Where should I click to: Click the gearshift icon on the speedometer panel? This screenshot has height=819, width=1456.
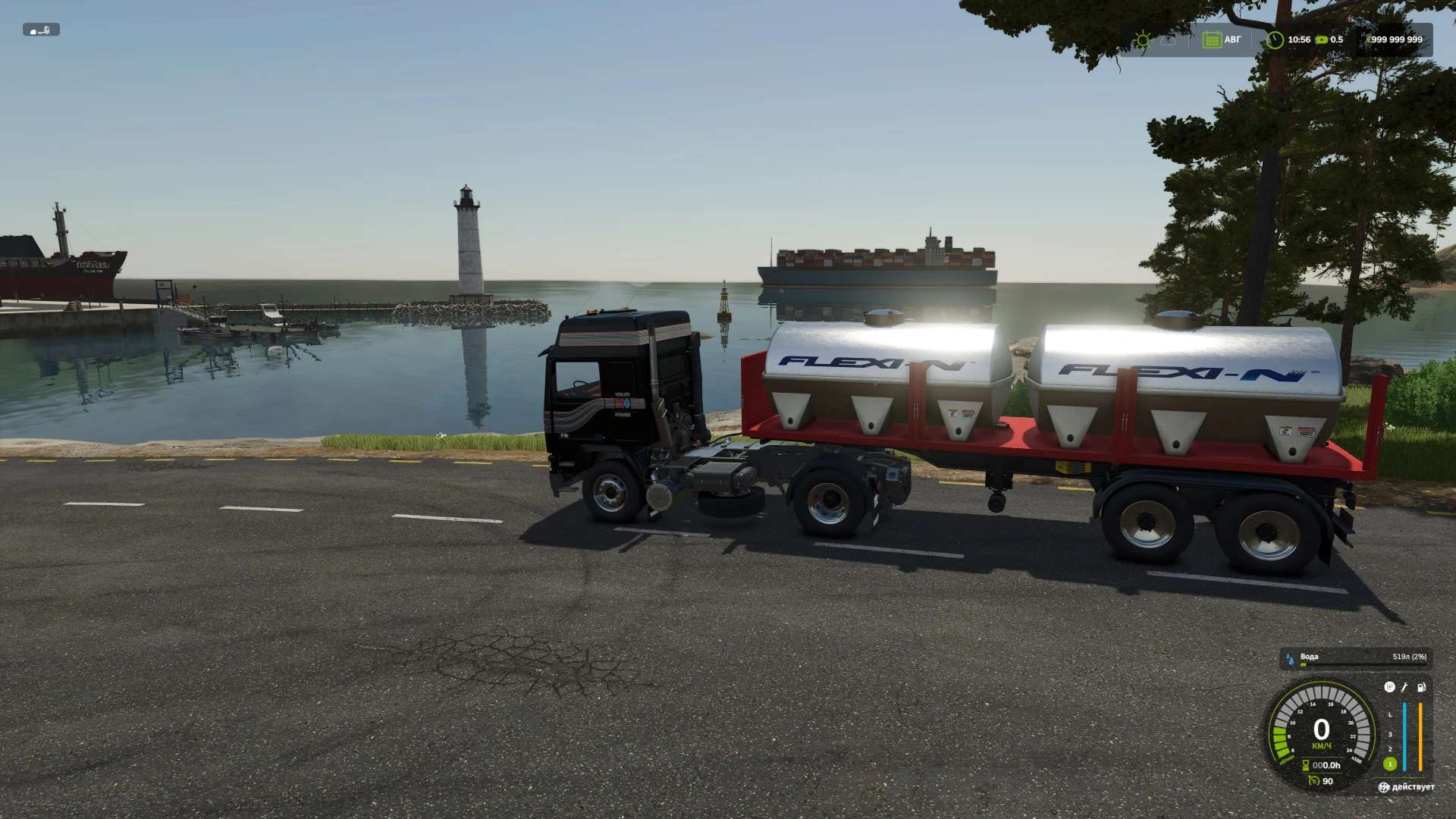pos(1389,687)
